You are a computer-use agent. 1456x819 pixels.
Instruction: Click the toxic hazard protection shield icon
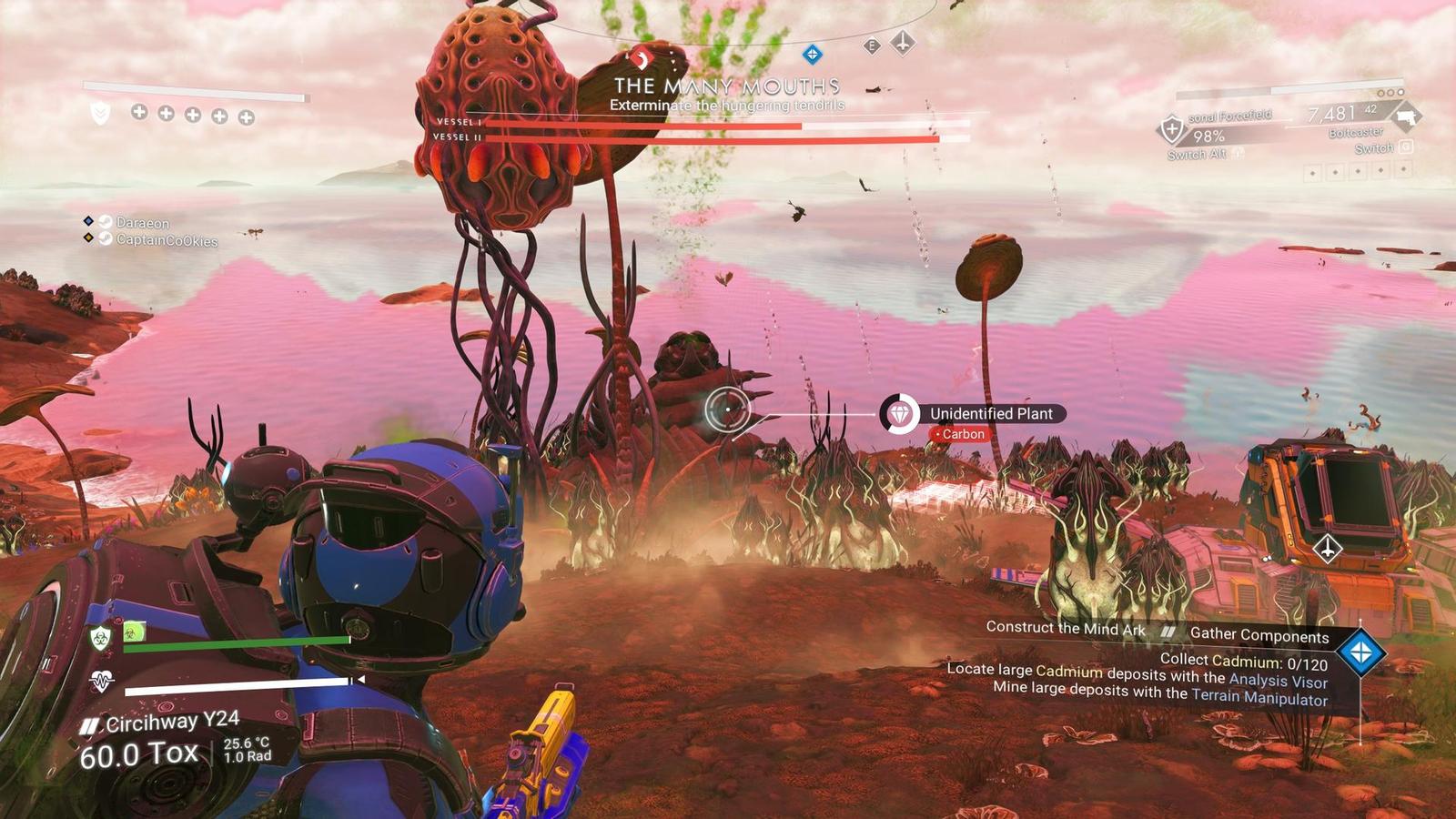[100, 637]
